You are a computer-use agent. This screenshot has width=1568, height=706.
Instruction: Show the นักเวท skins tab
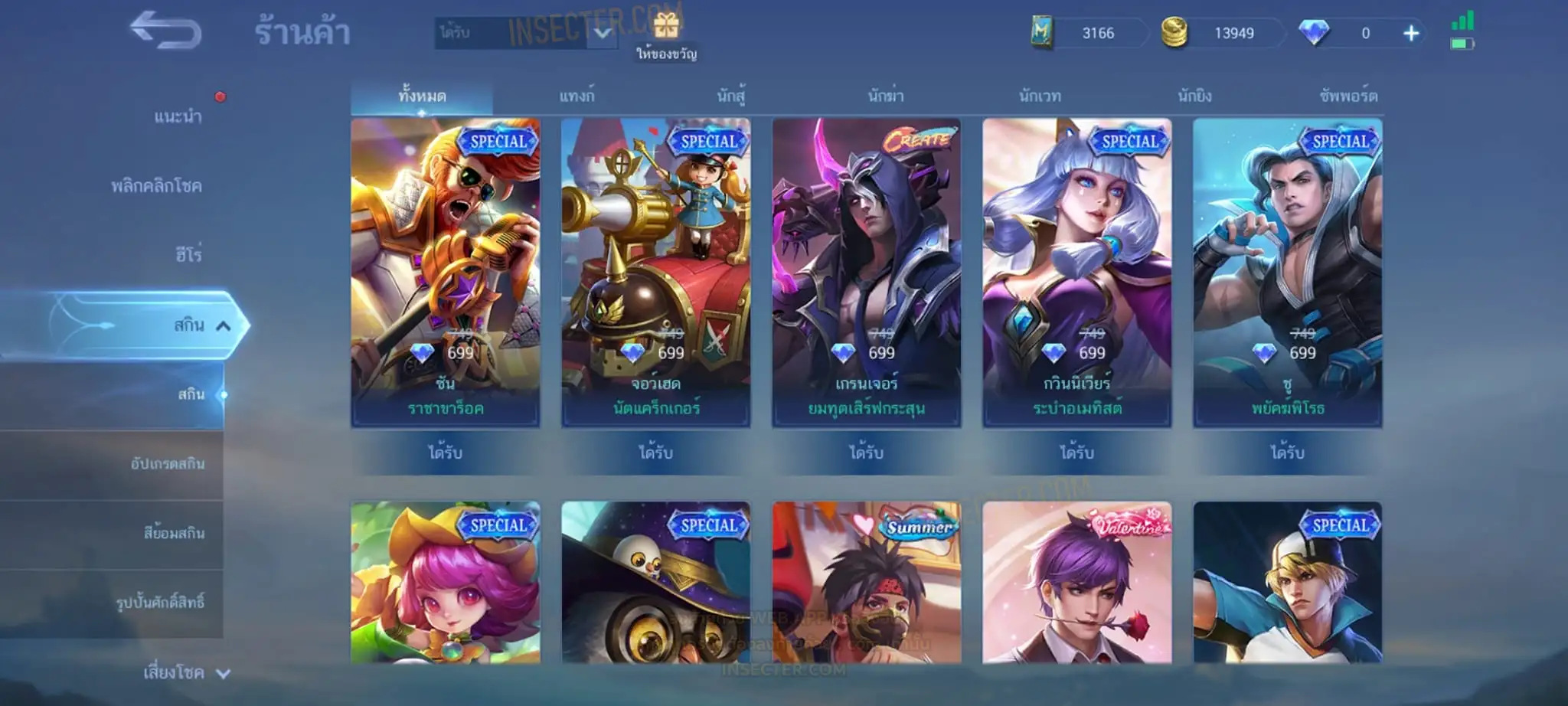(x=1040, y=96)
